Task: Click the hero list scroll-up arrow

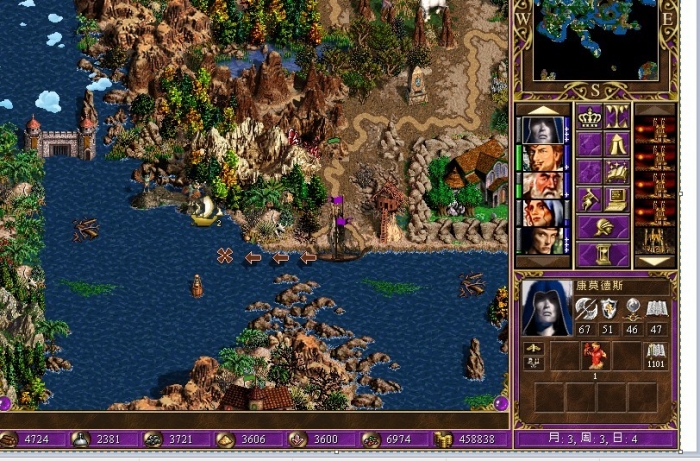Action: tap(541, 110)
